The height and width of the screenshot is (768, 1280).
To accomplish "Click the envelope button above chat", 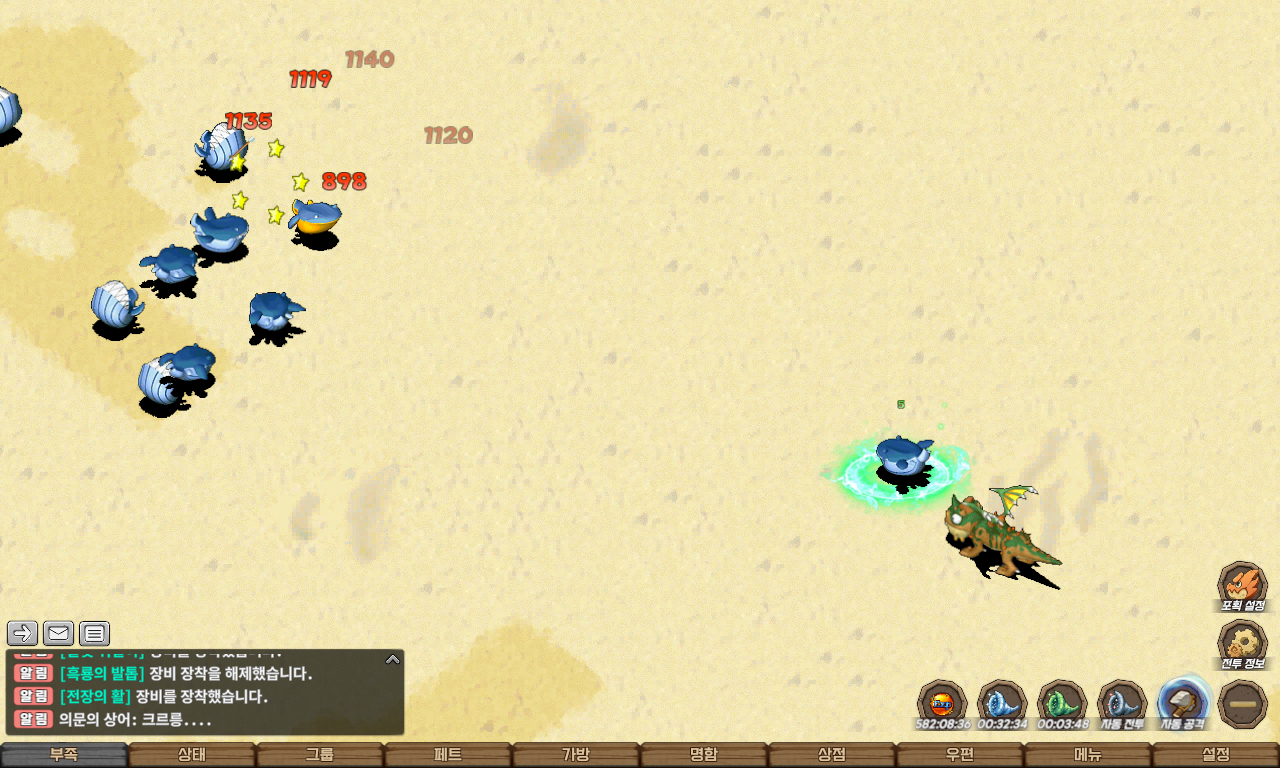I will tap(58, 633).
